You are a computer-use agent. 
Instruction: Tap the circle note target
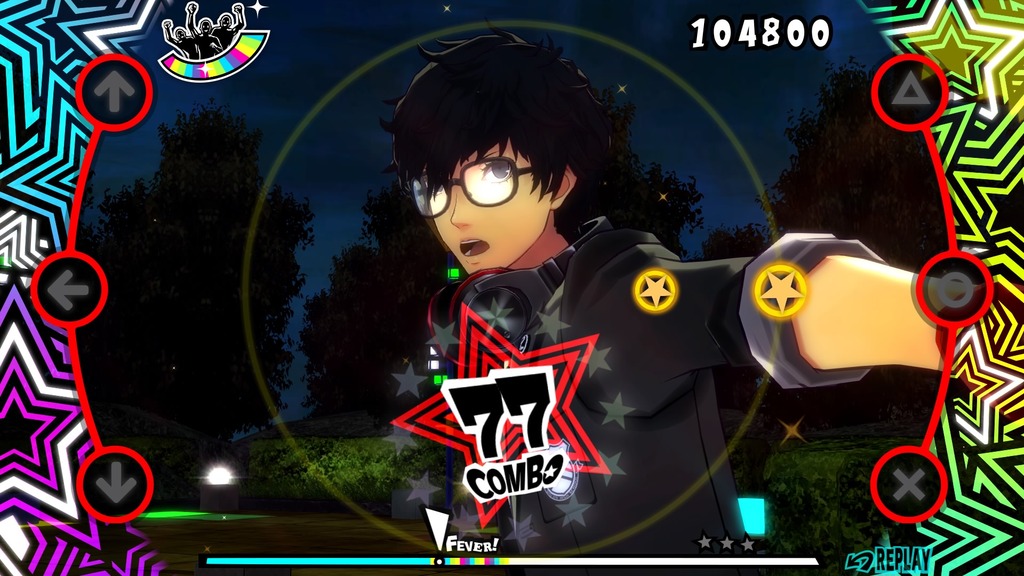[x=954, y=289]
